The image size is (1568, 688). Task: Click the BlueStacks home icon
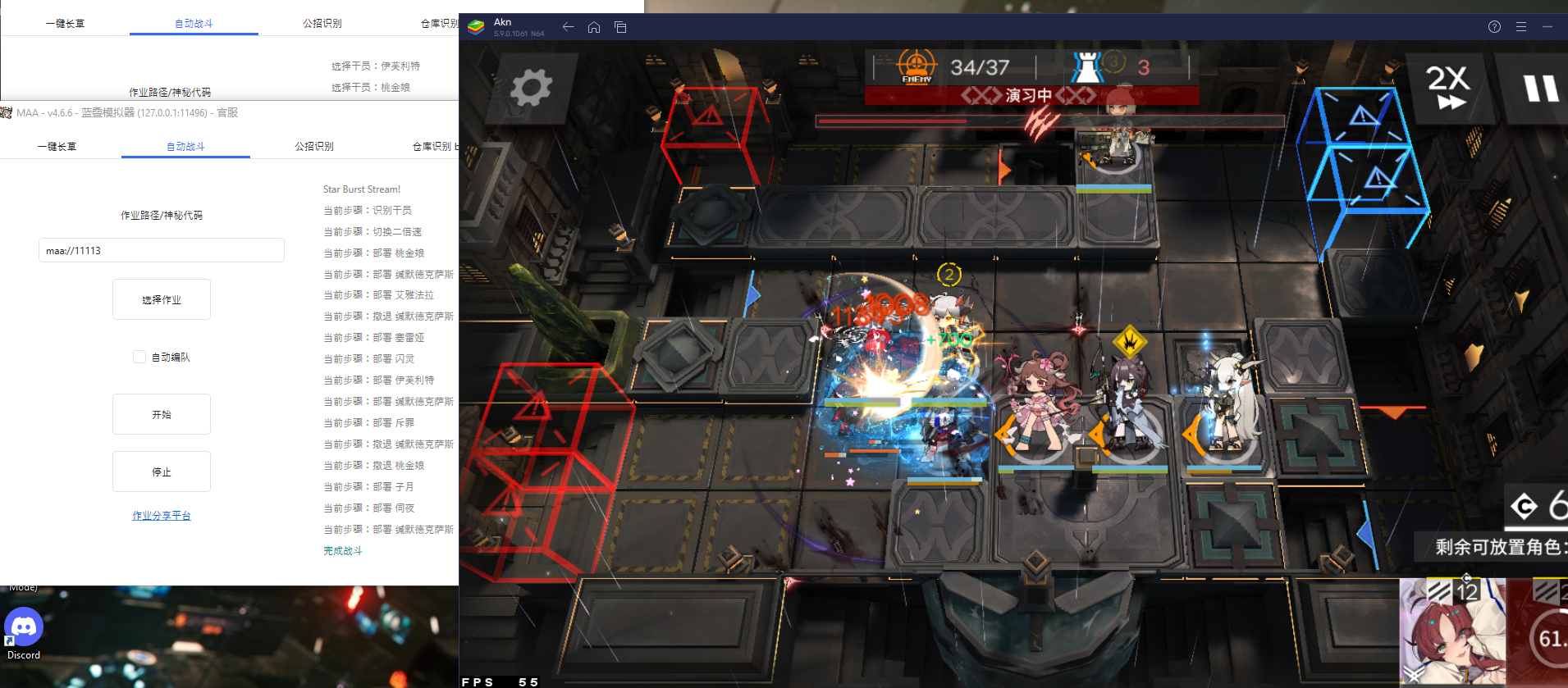pyautogui.click(x=593, y=26)
